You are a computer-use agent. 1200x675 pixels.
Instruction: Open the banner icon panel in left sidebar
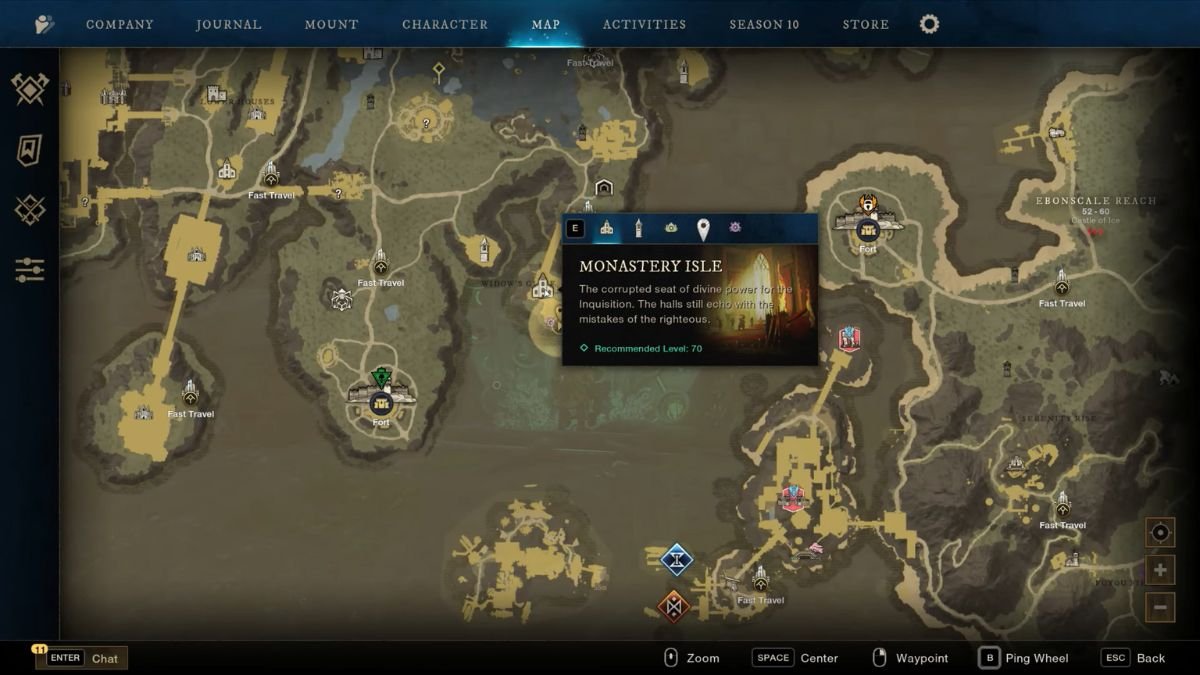coord(30,150)
